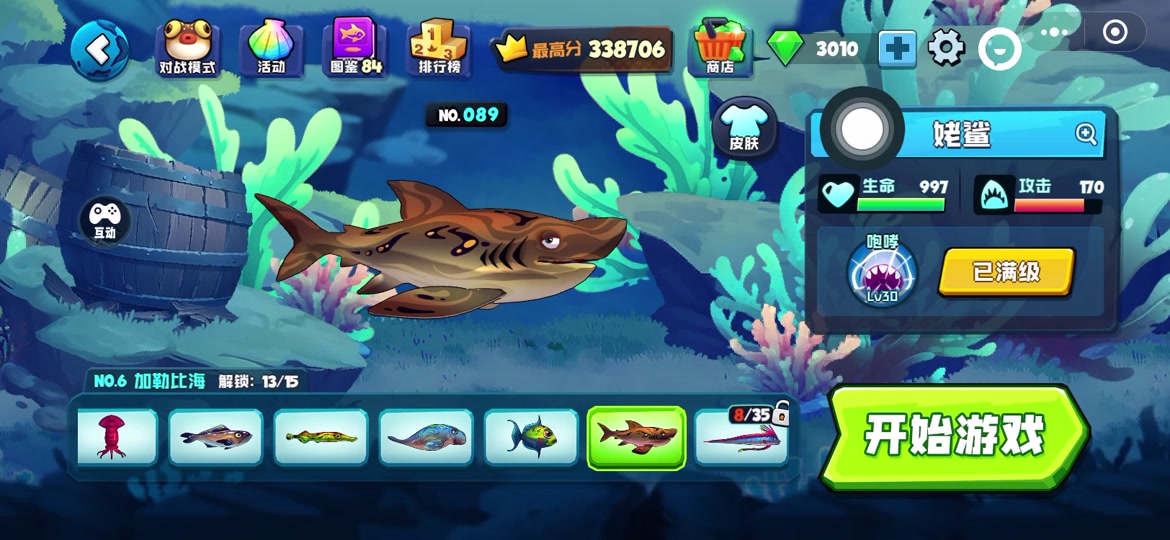
Task: Open the 对战模式 battle mode
Action: point(189,48)
